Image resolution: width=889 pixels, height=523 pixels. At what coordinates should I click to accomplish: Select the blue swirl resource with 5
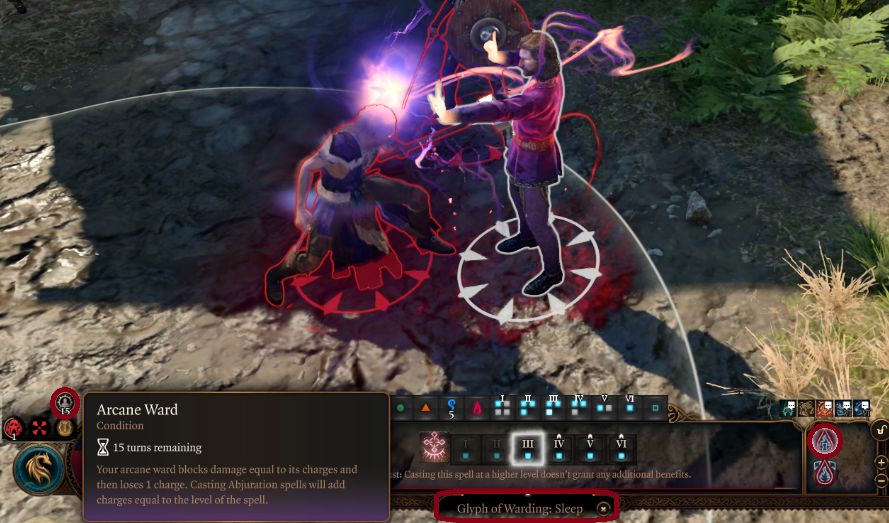point(451,408)
